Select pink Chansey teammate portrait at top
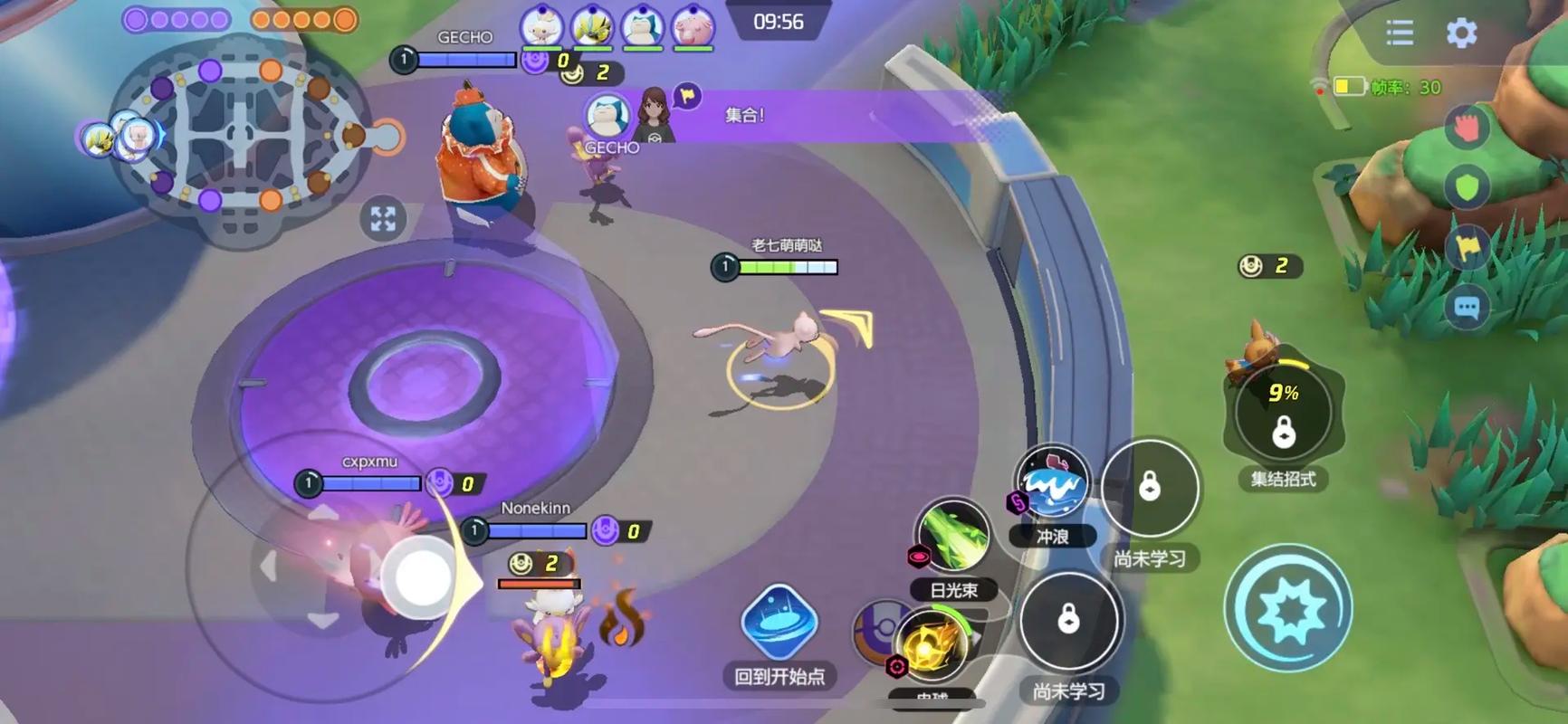The width and height of the screenshot is (1568, 724). pyautogui.click(x=693, y=26)
